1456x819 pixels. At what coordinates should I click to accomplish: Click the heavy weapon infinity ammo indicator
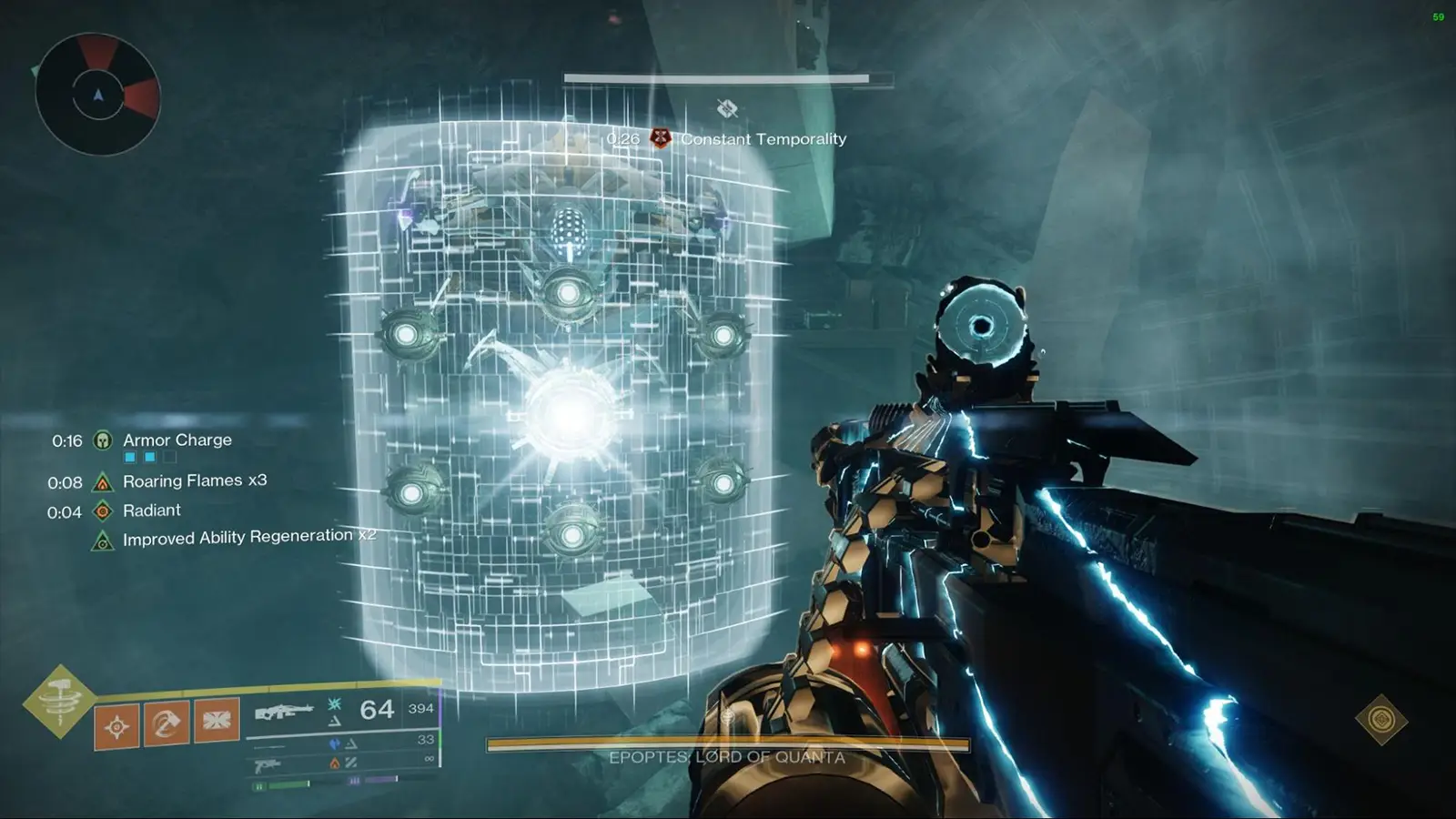428,759
